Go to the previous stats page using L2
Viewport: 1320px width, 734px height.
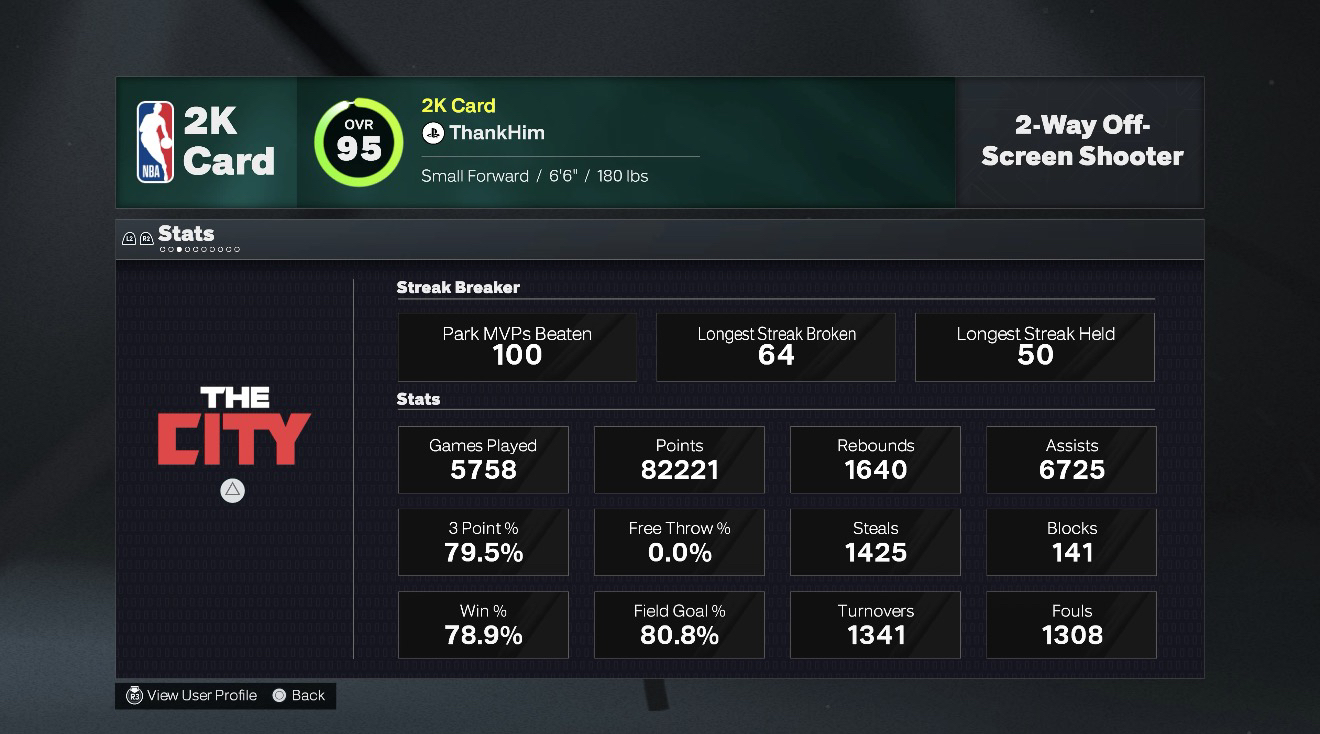tap(129, 238)
